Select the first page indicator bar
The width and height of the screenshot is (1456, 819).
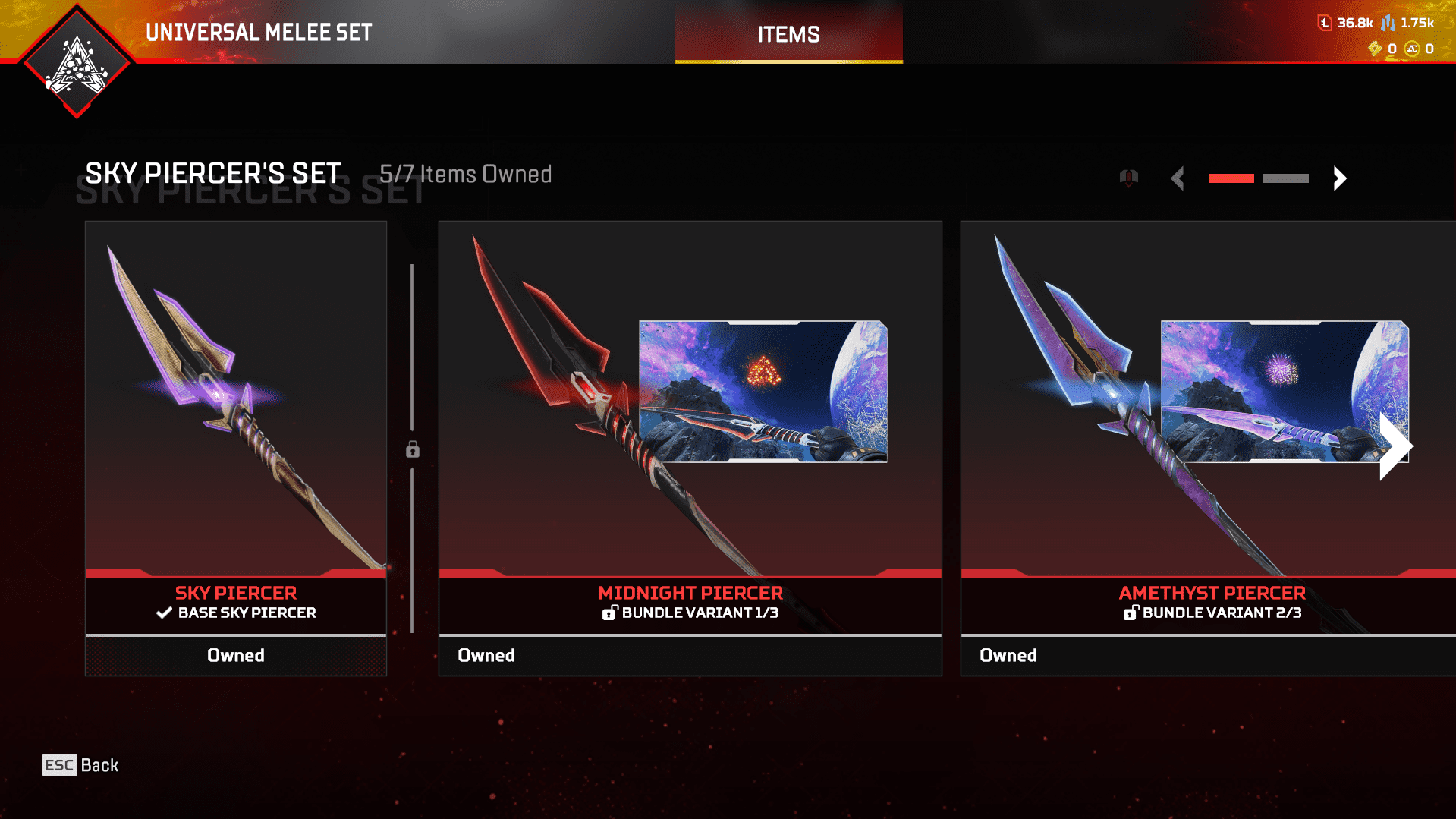click(x=1231, y=178)
